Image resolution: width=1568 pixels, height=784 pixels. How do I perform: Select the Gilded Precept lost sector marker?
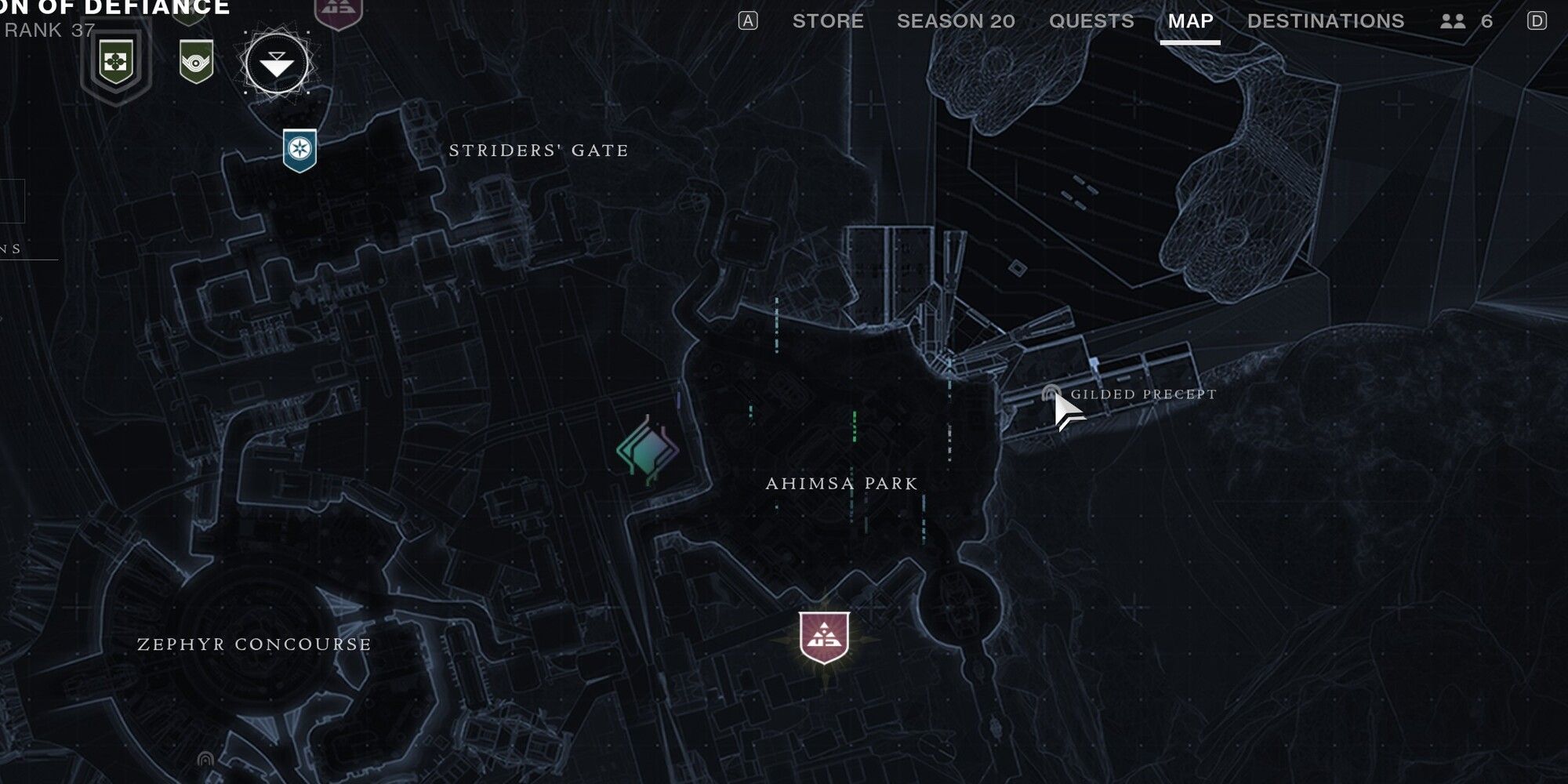1051,394
